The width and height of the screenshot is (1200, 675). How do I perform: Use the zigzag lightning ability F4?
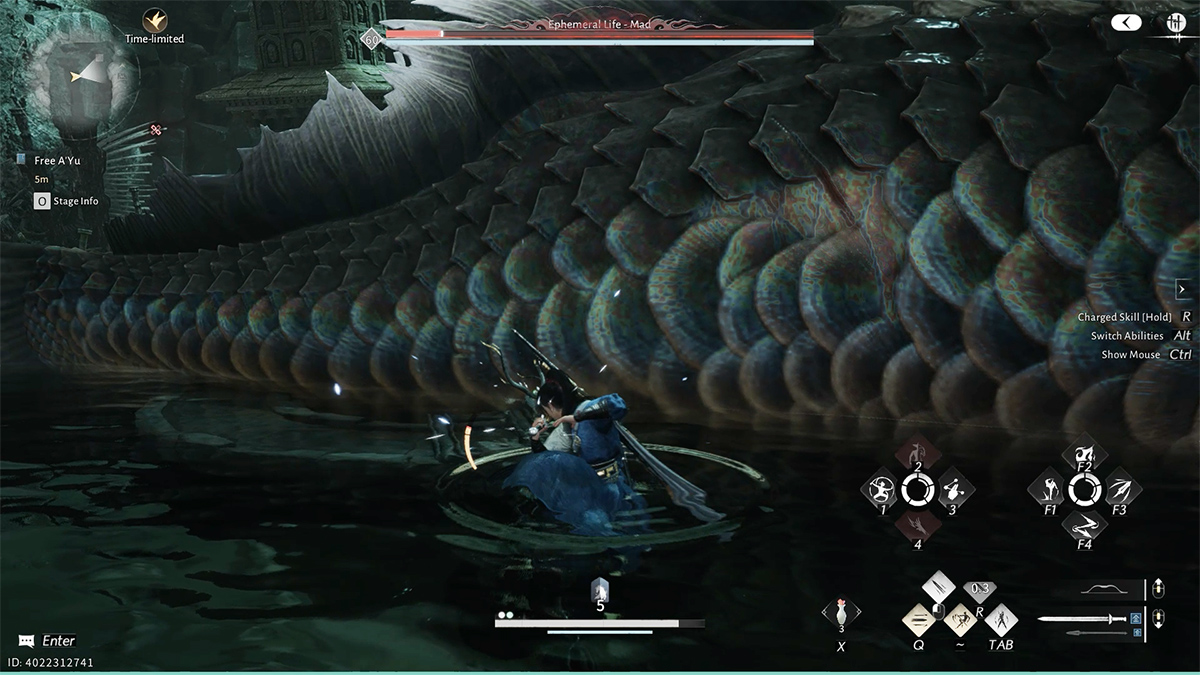(1084, 524)
